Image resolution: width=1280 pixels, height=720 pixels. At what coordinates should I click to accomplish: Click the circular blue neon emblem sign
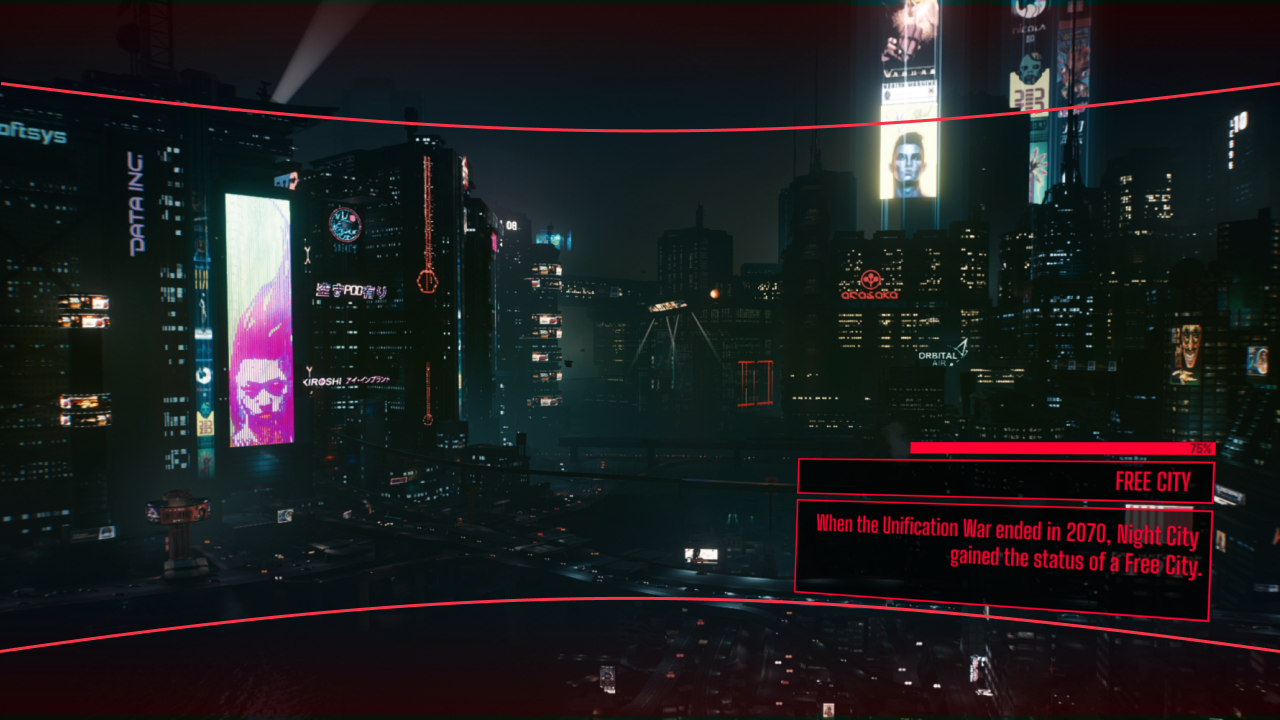click(x=343, y=224)
